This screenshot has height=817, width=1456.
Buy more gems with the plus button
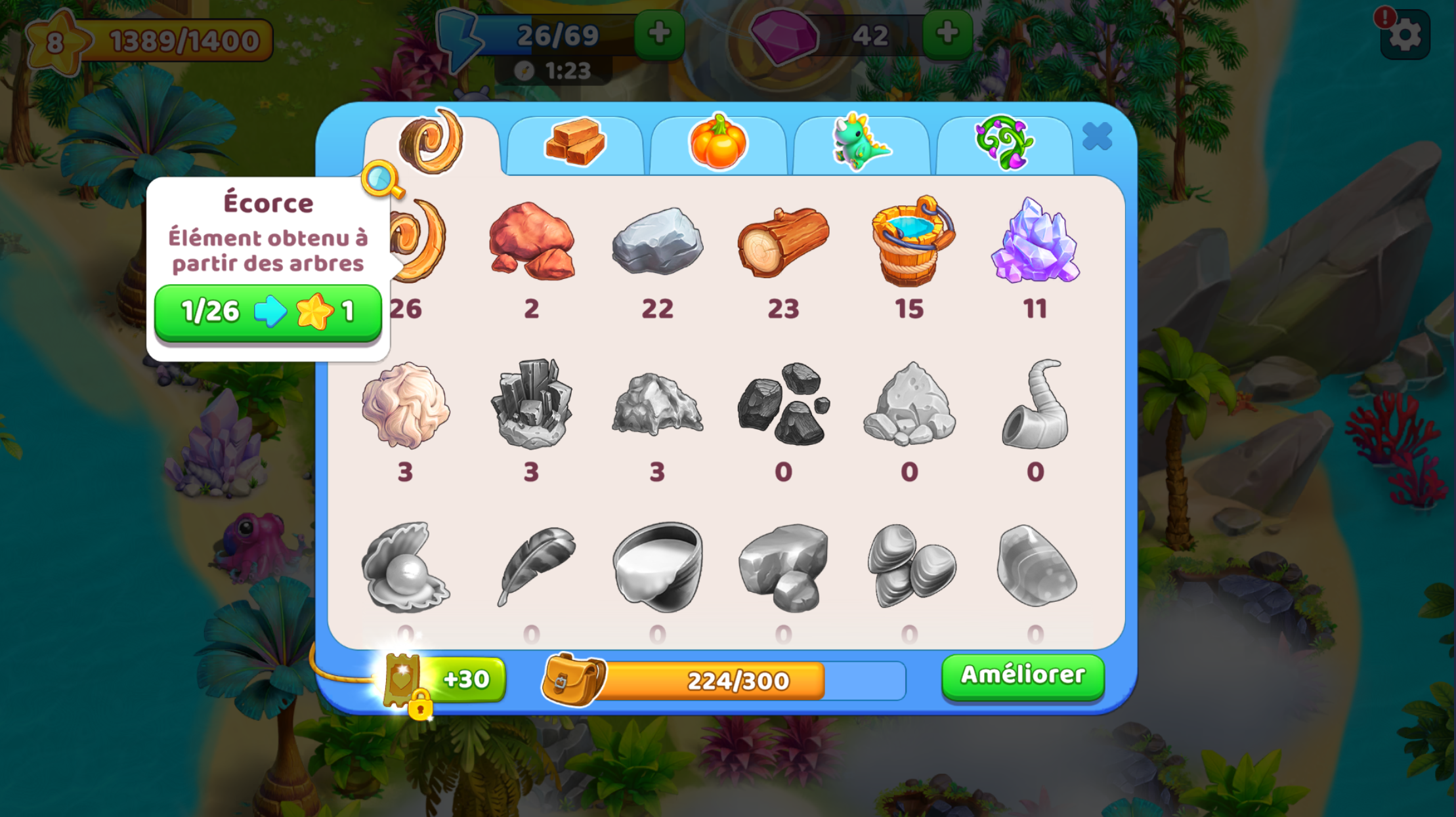(x=947, y=34)
